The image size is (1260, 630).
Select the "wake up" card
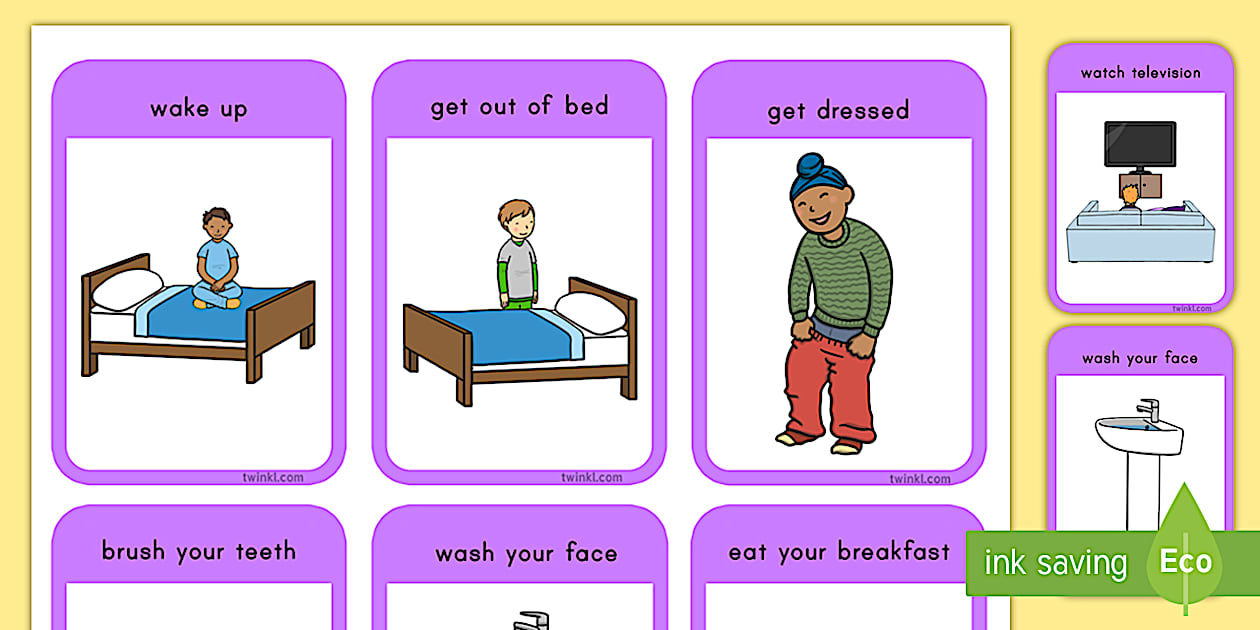click(198, 272)
